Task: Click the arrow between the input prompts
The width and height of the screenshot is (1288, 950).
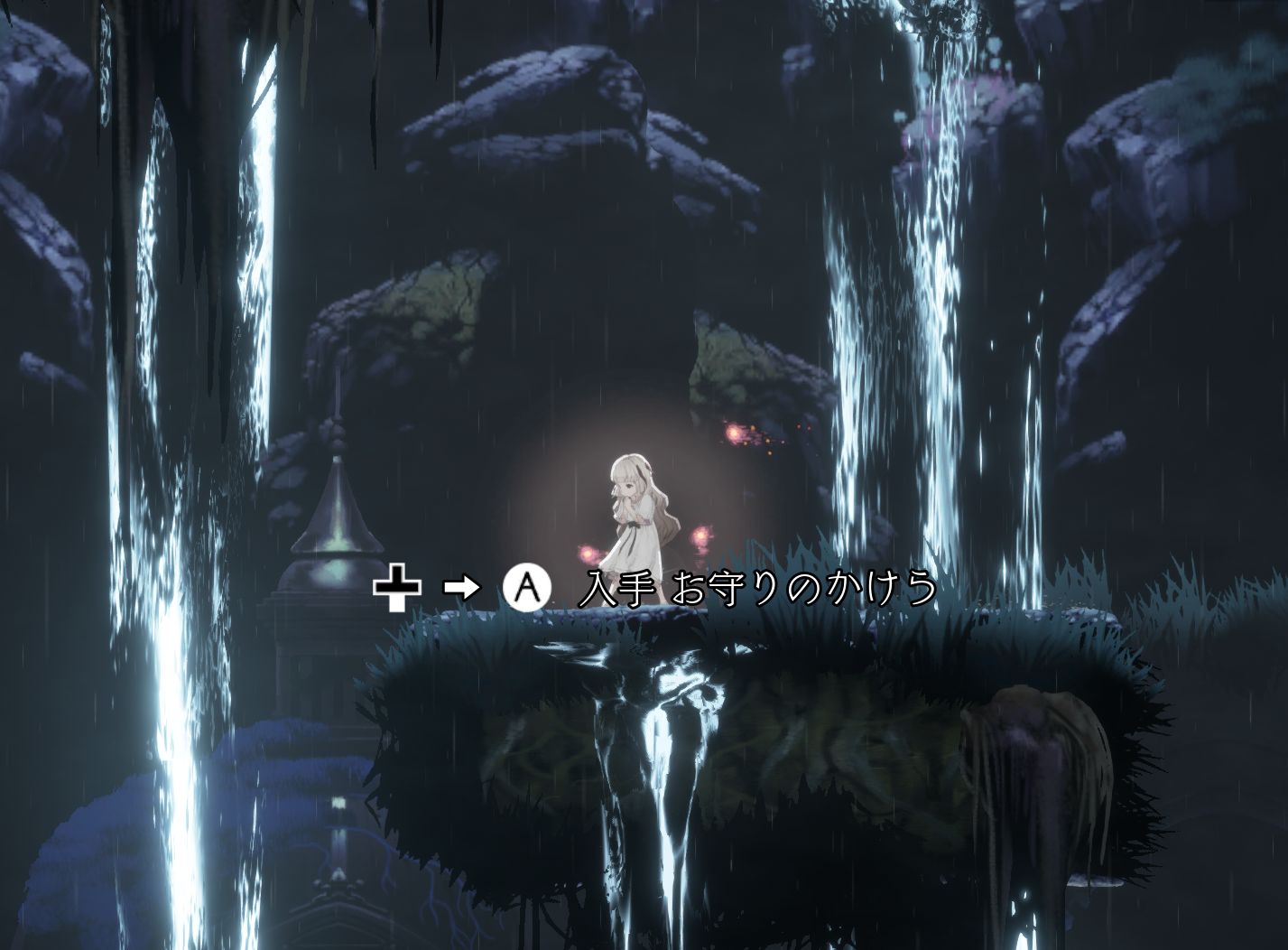Action: [x=460, y=588]
